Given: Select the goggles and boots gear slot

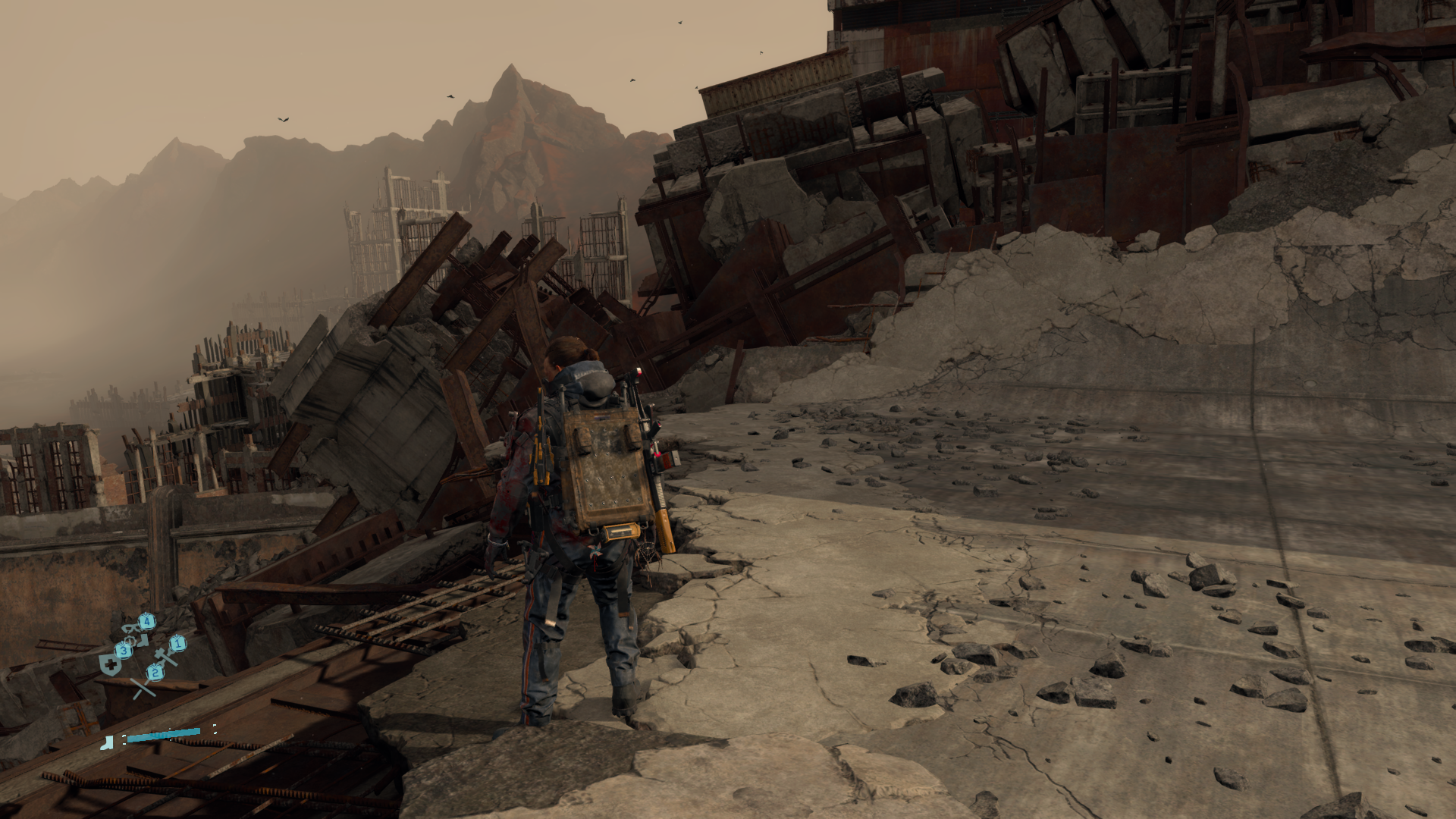Looking at the screenshot, I should (x=135, y=632).
